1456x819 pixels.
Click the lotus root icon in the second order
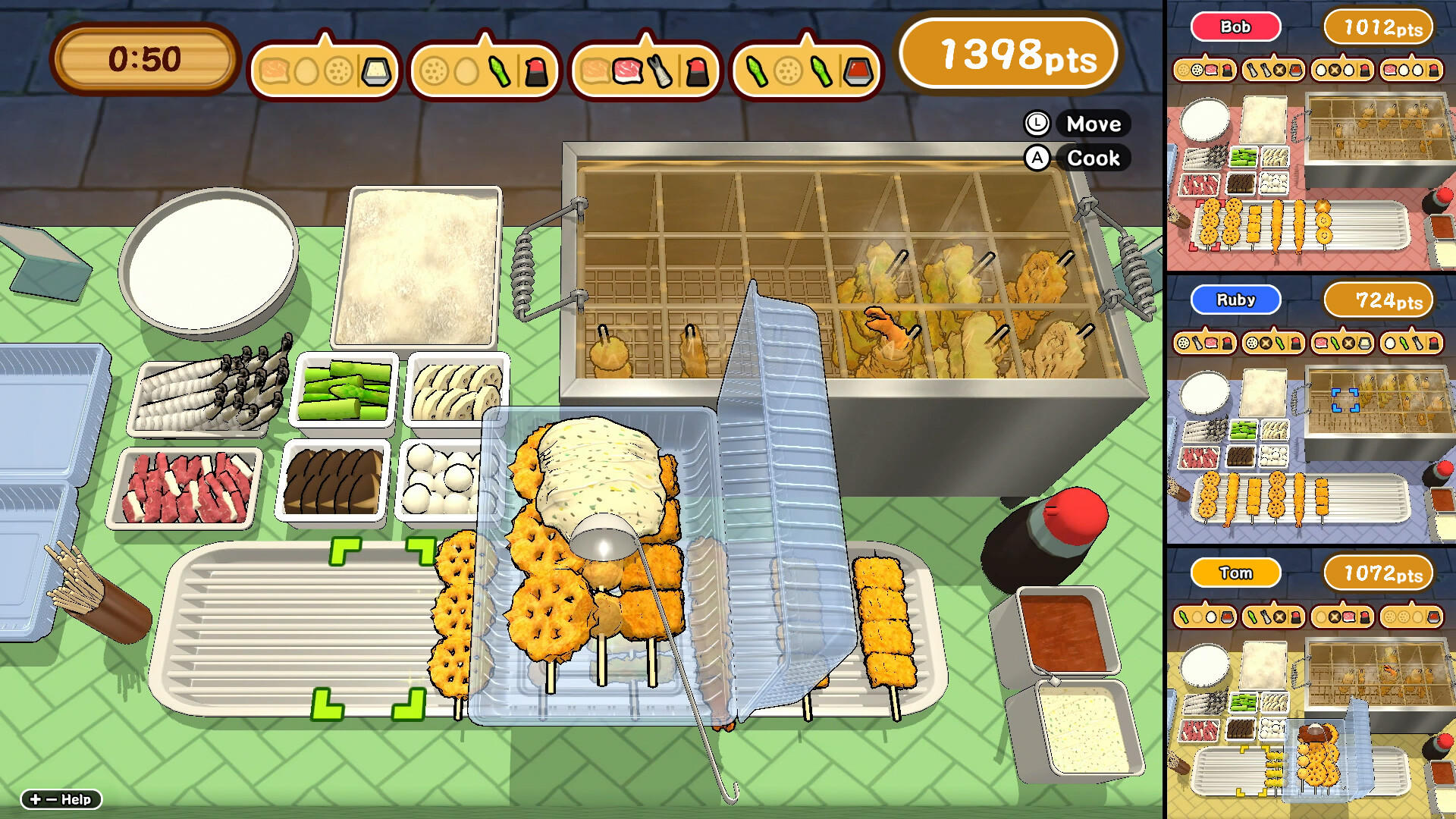(x=432, y=71)
